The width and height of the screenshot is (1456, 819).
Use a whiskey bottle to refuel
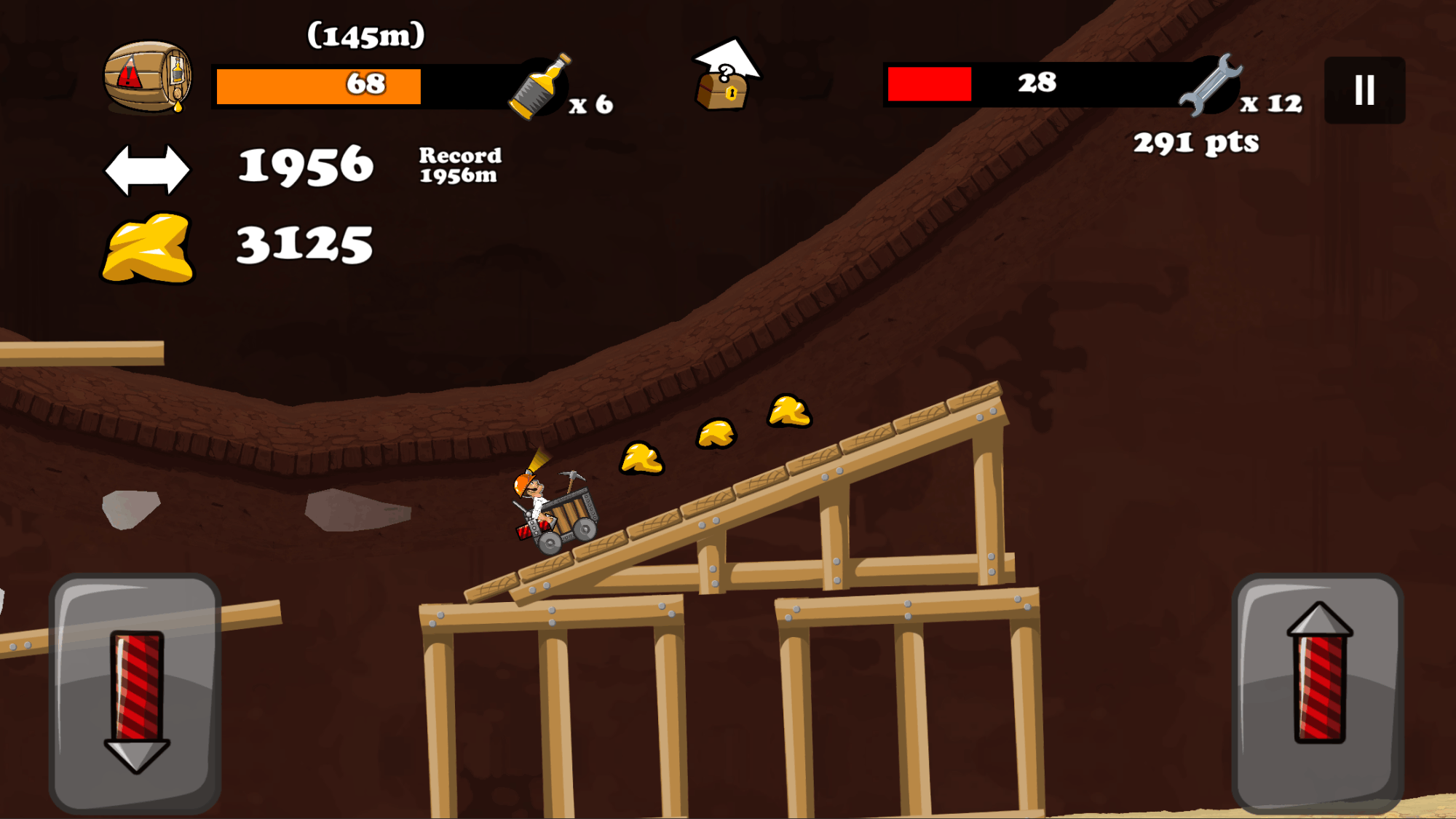(541, 87)
